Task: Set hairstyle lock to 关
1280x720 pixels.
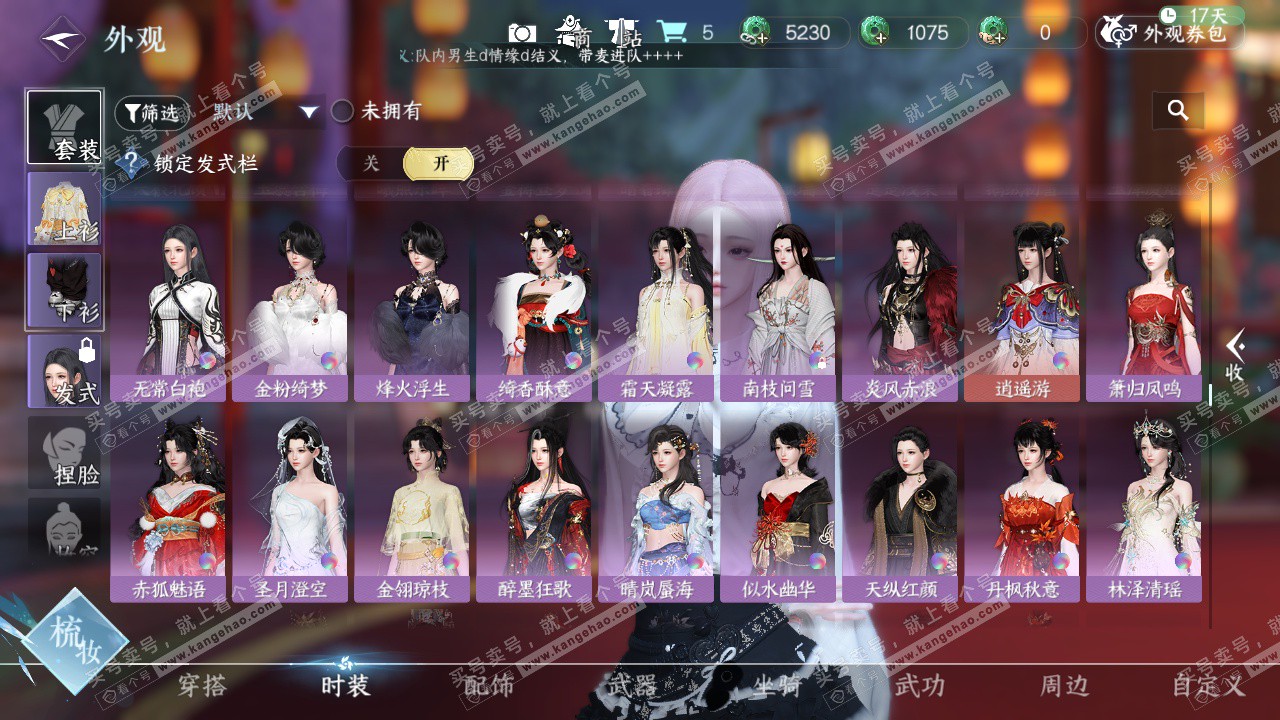Action: pos(371,163)
